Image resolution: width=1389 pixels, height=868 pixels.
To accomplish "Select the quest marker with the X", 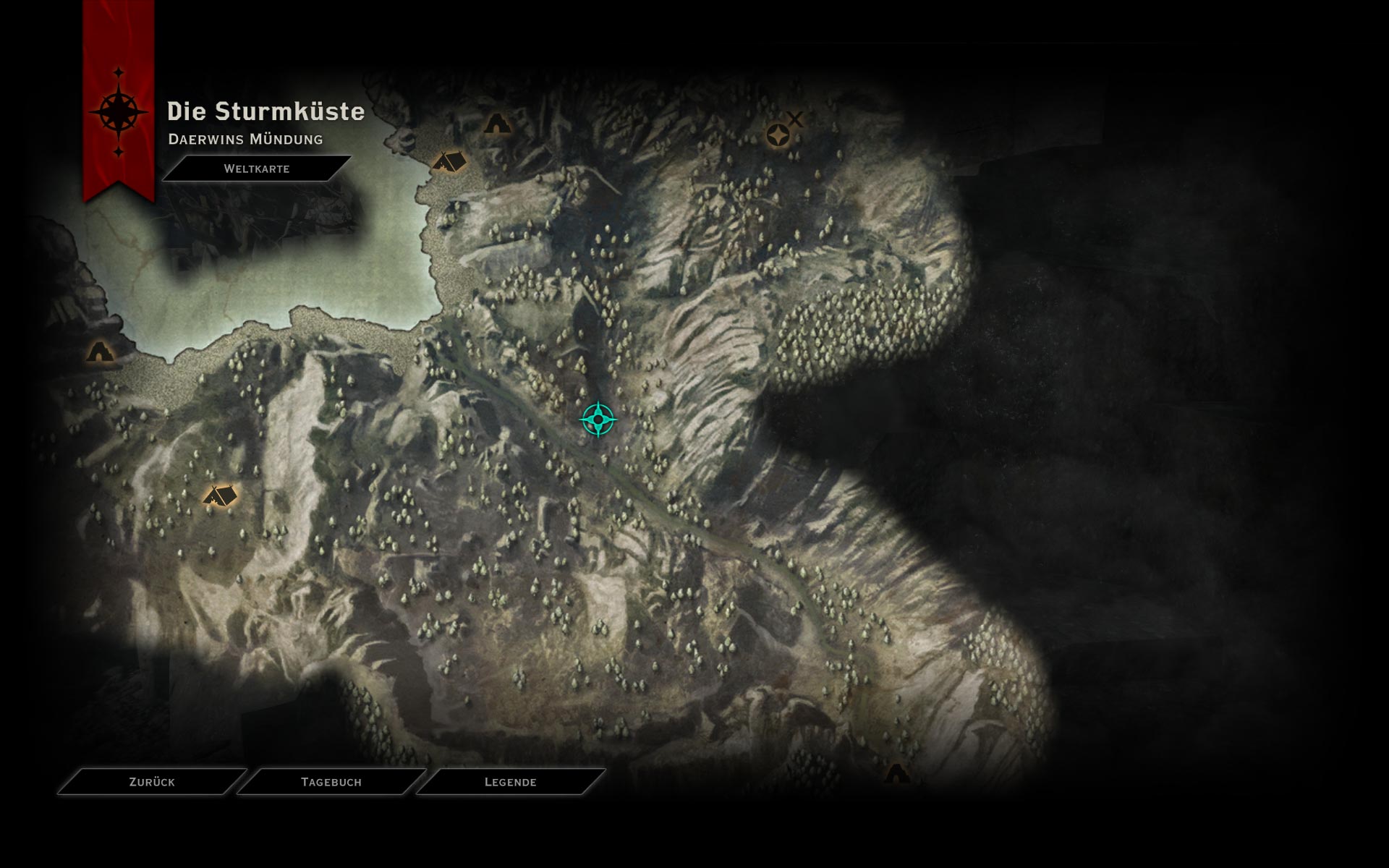I will [x=779, y=135].
